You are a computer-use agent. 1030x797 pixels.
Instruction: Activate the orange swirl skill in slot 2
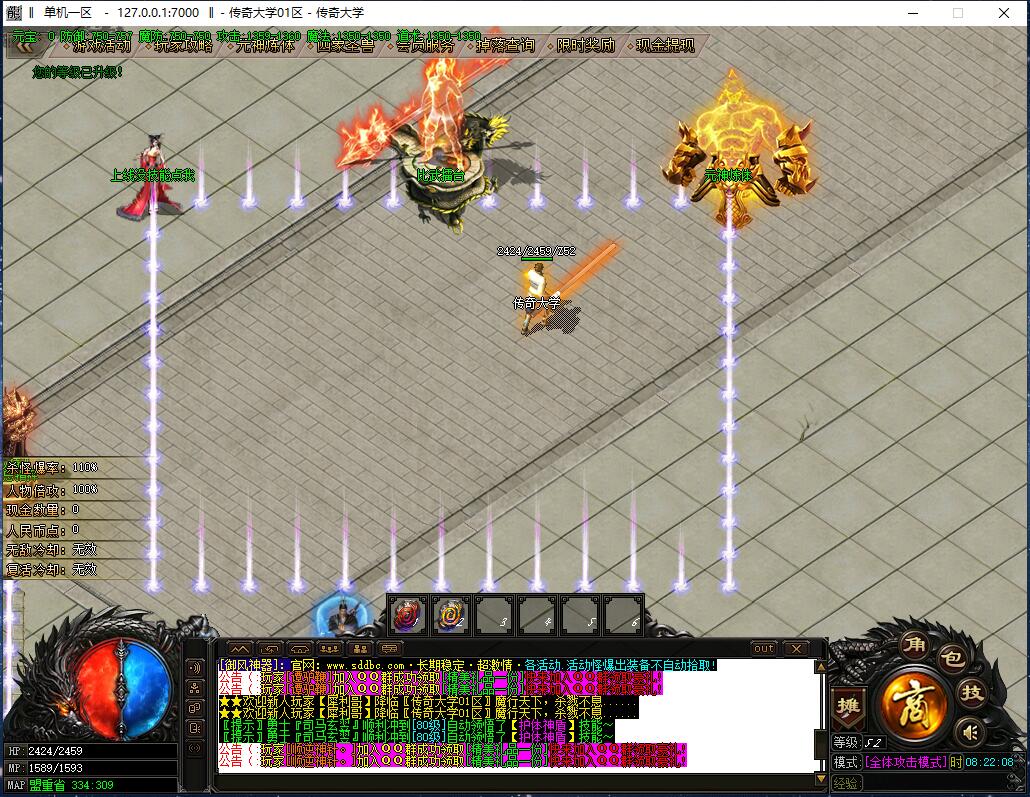point(451,614)
